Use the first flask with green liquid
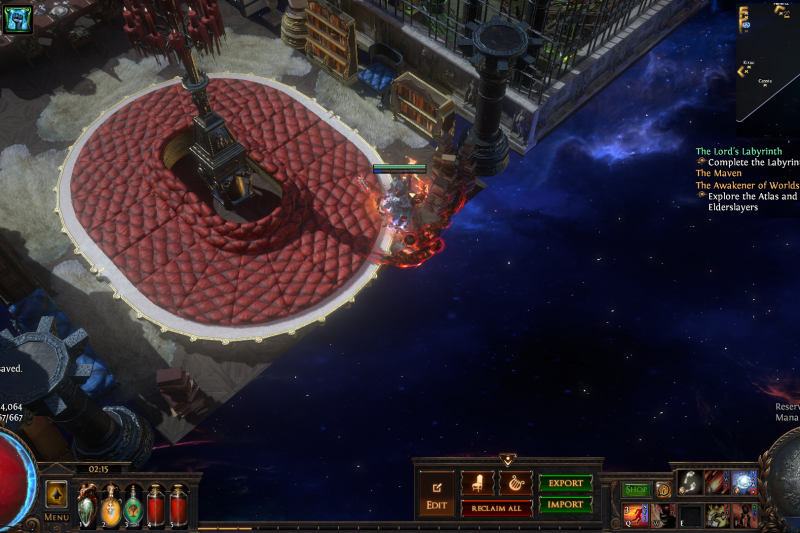Screen dimensions: 800x533 pos(88,503)
